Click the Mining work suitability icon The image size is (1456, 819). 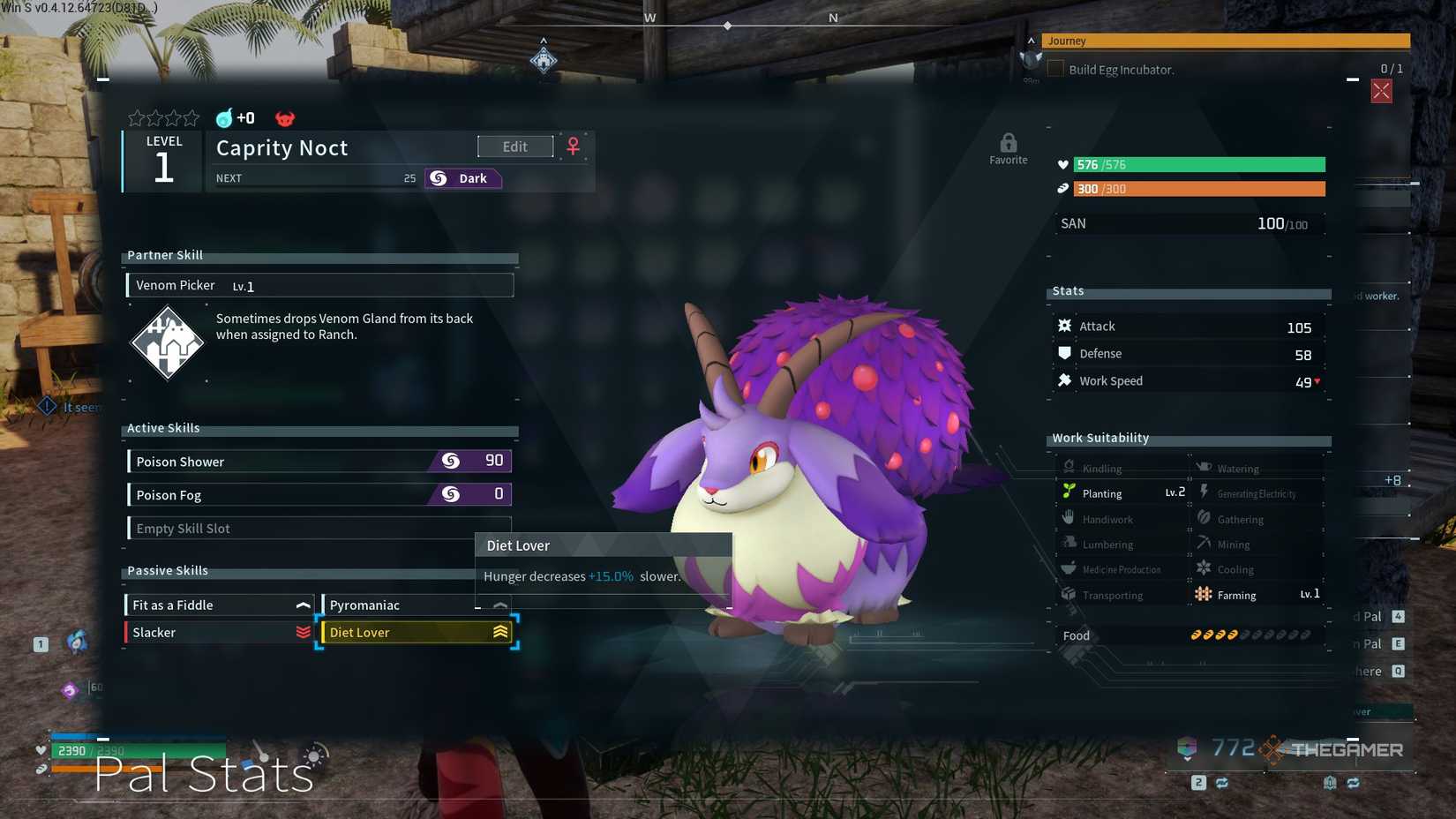1203,544
